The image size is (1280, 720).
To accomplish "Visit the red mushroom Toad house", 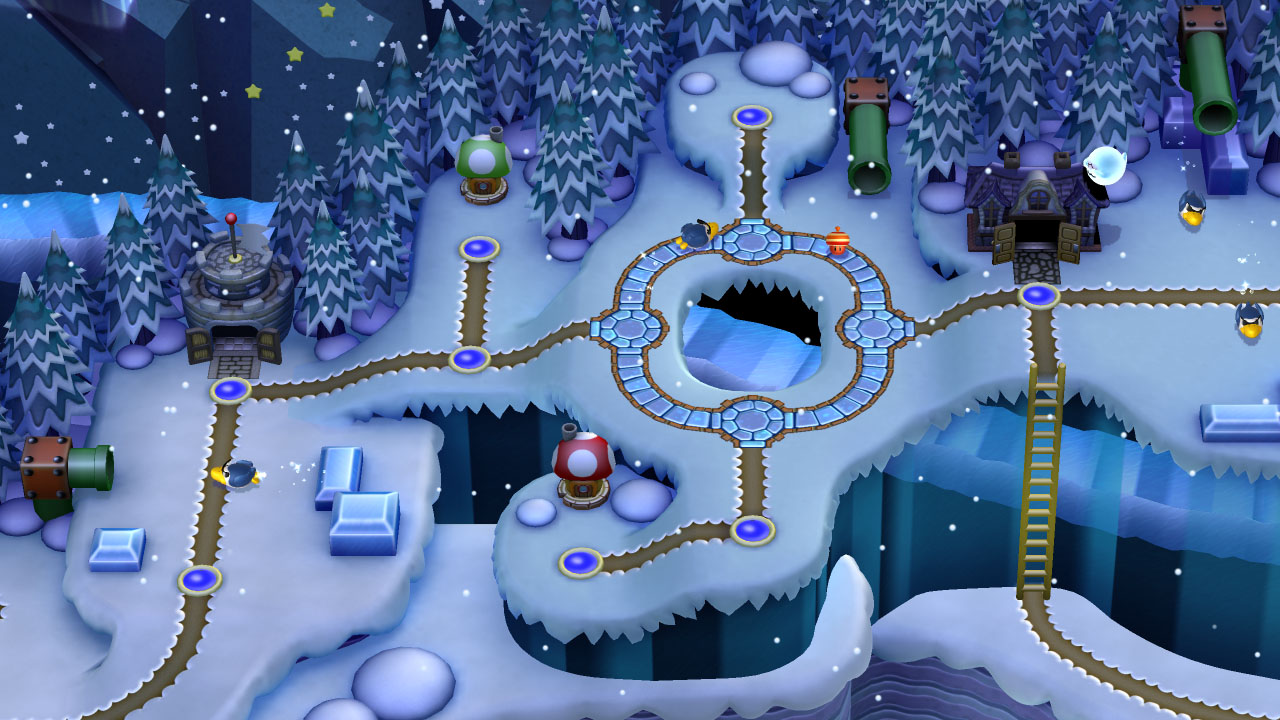I will point(583,468).
